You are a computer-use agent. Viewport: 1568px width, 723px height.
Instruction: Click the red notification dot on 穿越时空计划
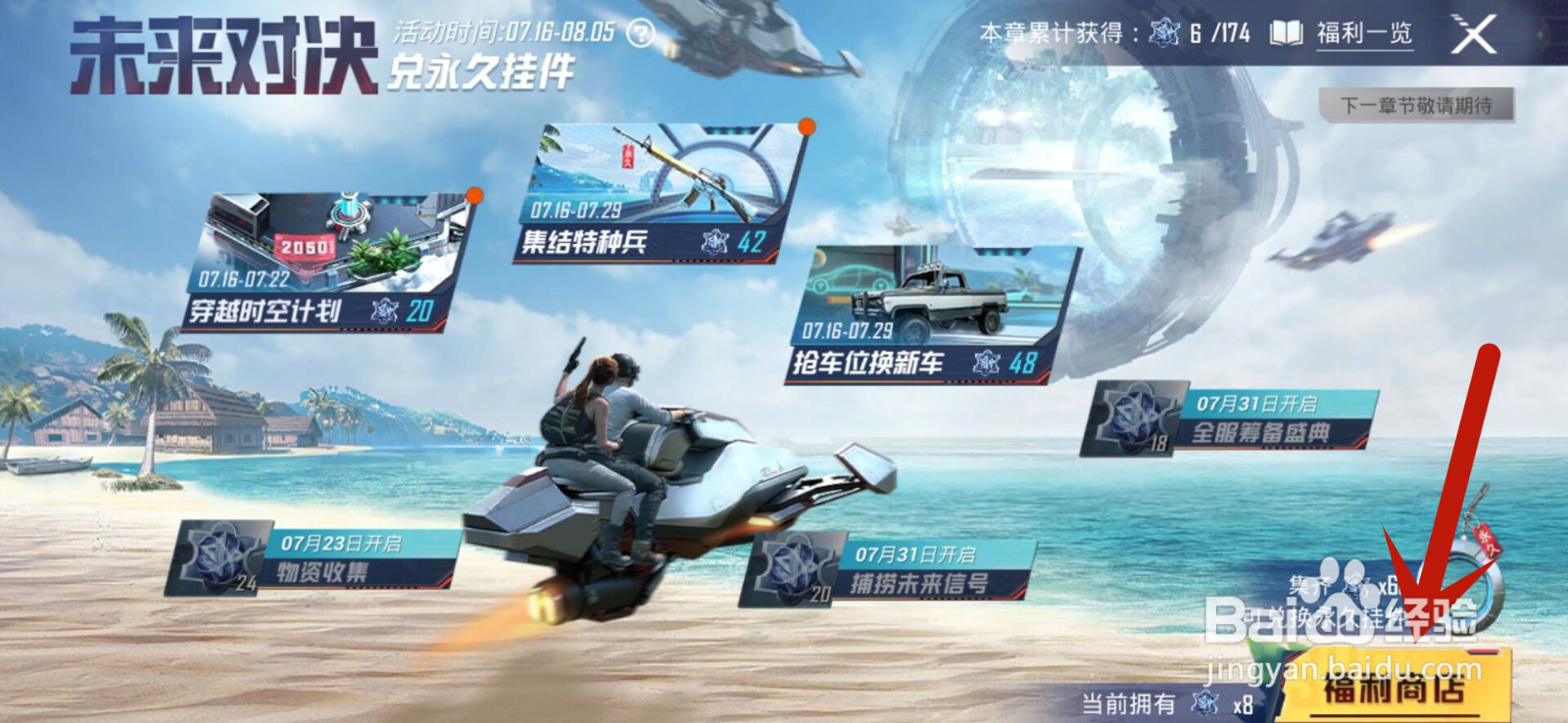475,196
